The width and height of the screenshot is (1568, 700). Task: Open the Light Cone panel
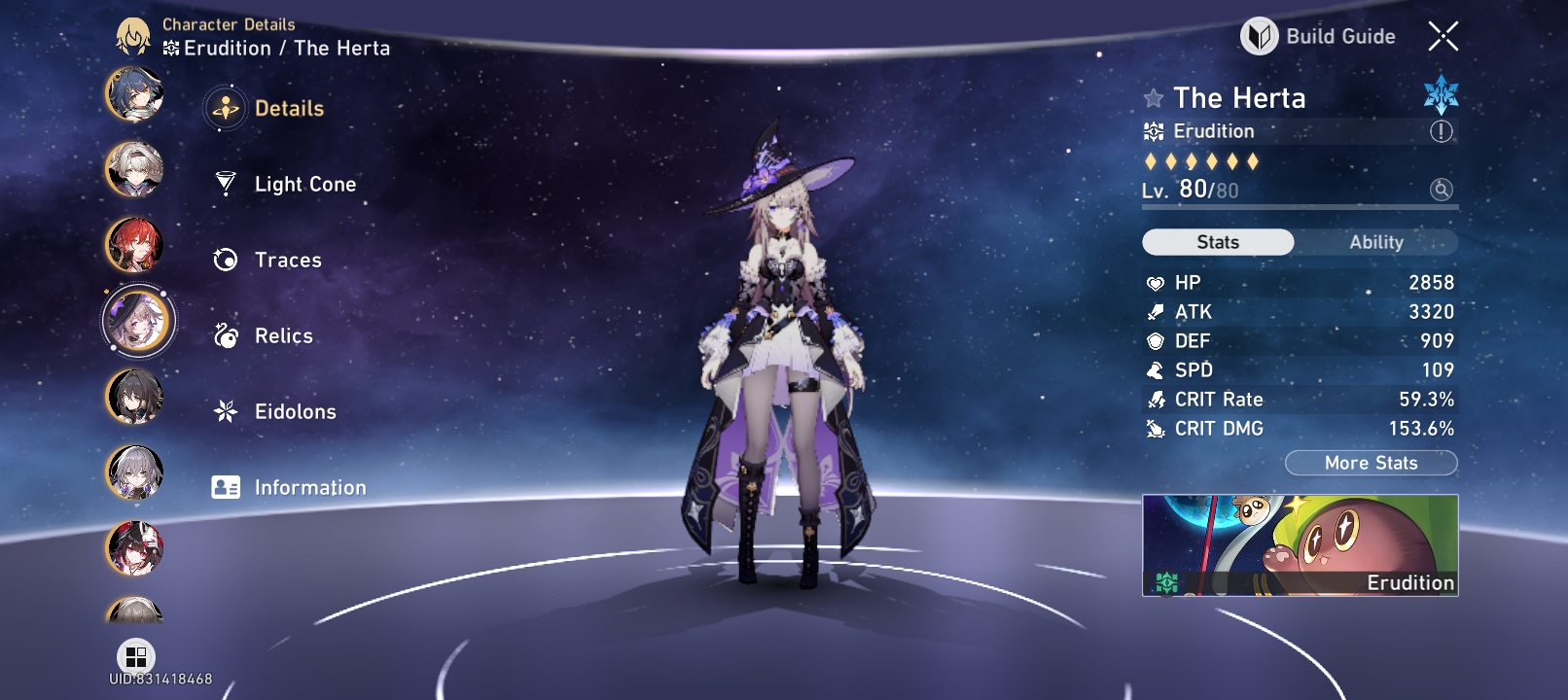pyautogui.click(x=226, y=183)
